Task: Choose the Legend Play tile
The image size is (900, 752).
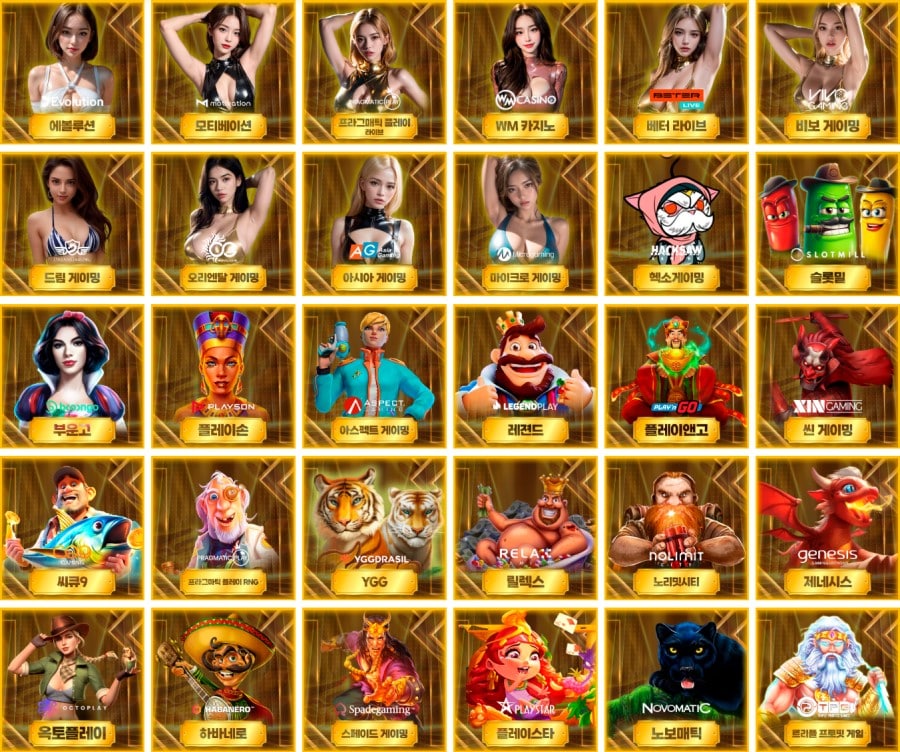Action: 525,376
